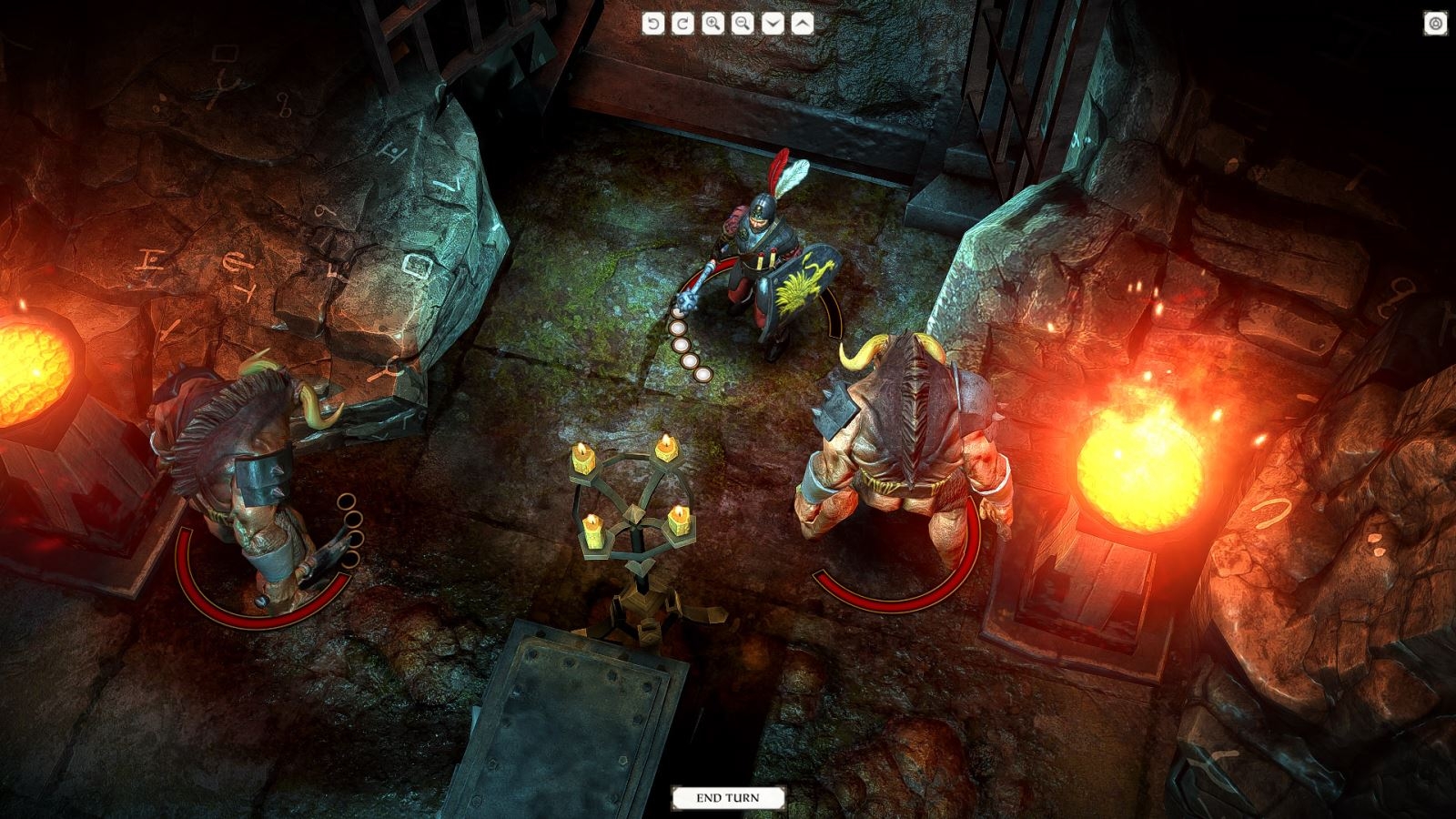
Task: Rotate the camera counterclockwise
Action: click(654, 21)
